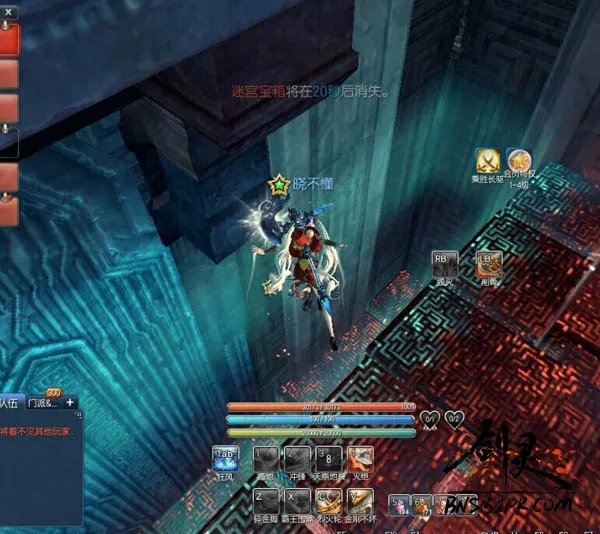Screen dimensions: 600x534
Task: Switch to the 队伍 chat tab
Action: pos(10,402)
